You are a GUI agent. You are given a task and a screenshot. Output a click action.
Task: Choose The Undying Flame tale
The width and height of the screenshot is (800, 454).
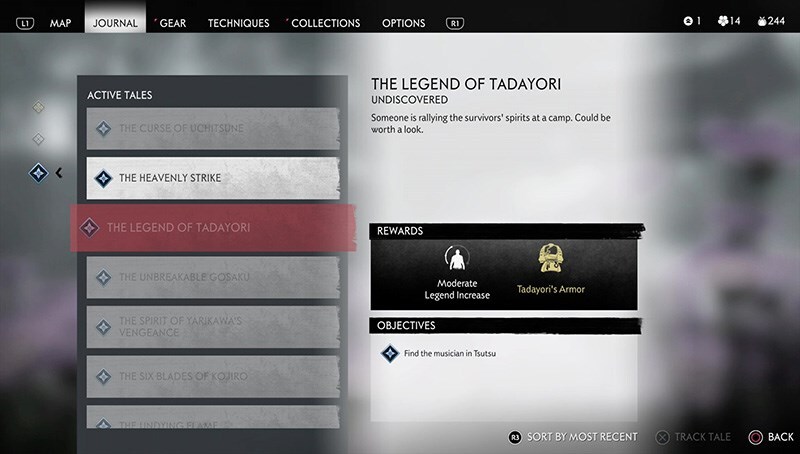(x=213, y=422)
